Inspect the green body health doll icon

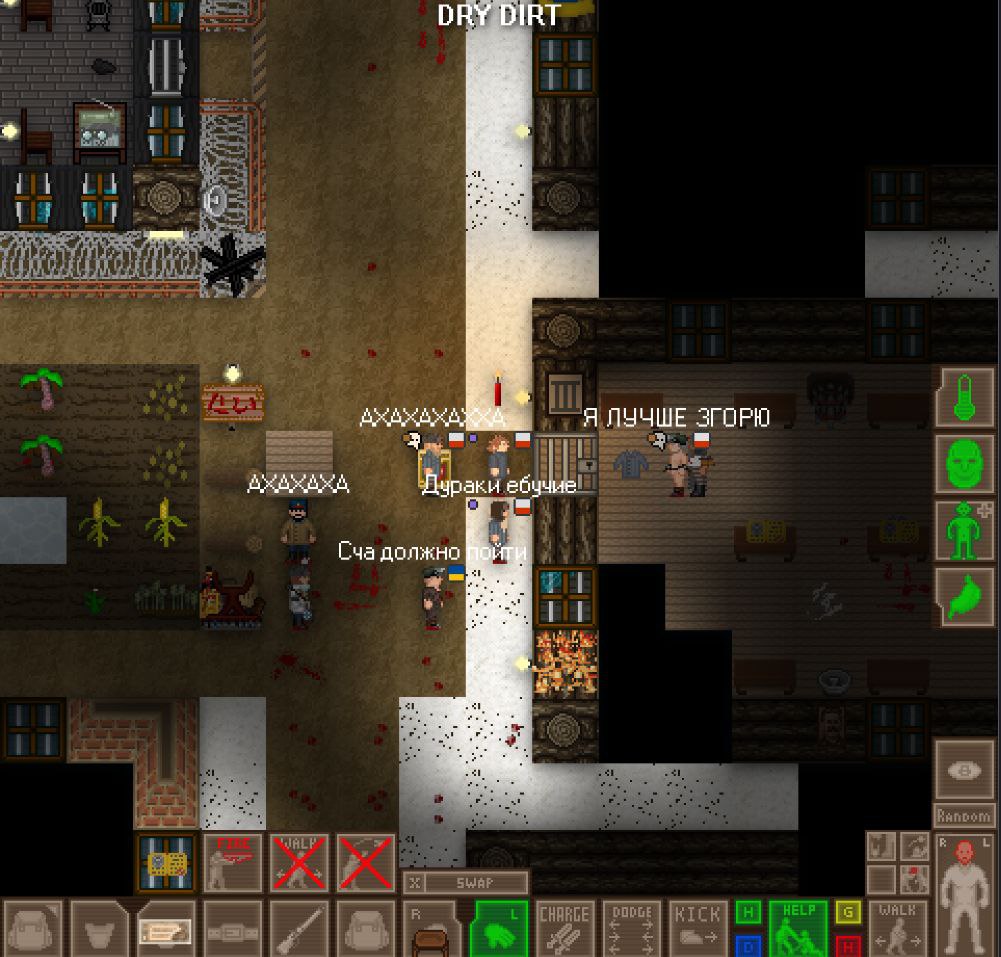click(x=964, y=530)
